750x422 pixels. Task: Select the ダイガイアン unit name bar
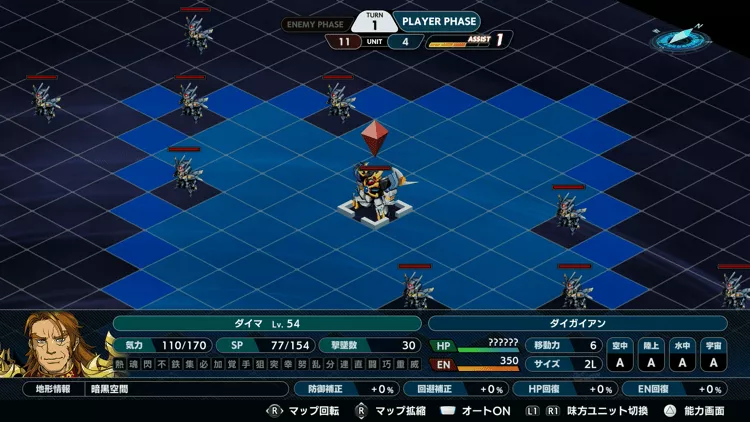coord(577,324)
